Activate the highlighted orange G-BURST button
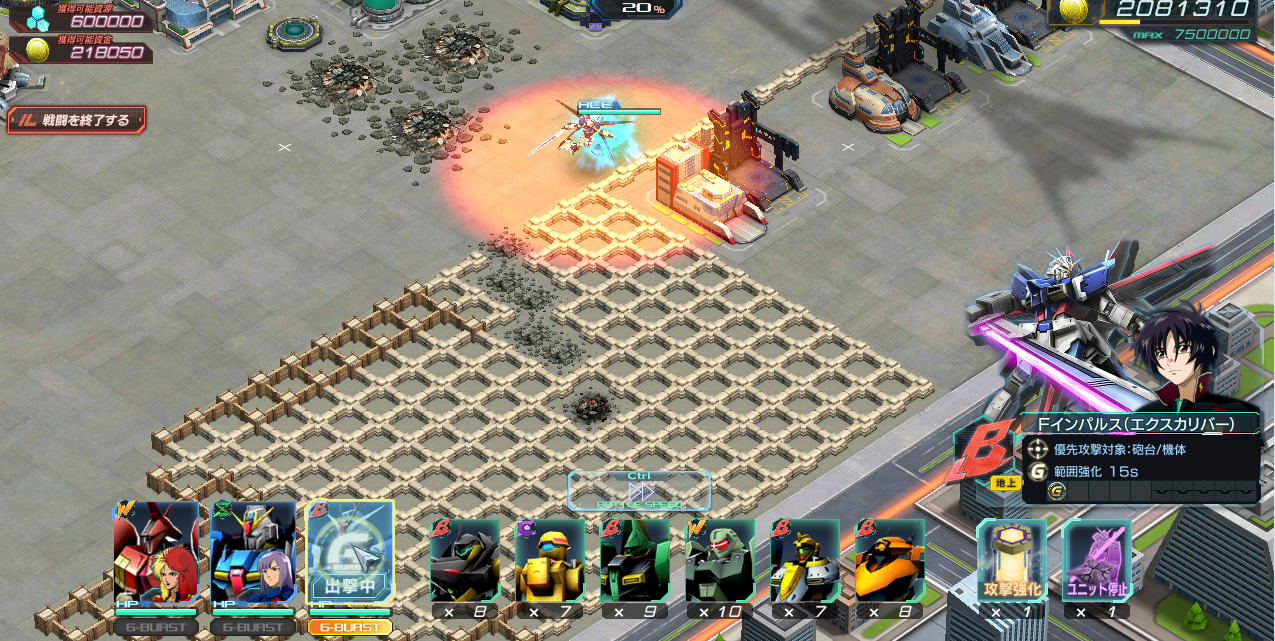The image size is (1275, 641). coord(350,627)
